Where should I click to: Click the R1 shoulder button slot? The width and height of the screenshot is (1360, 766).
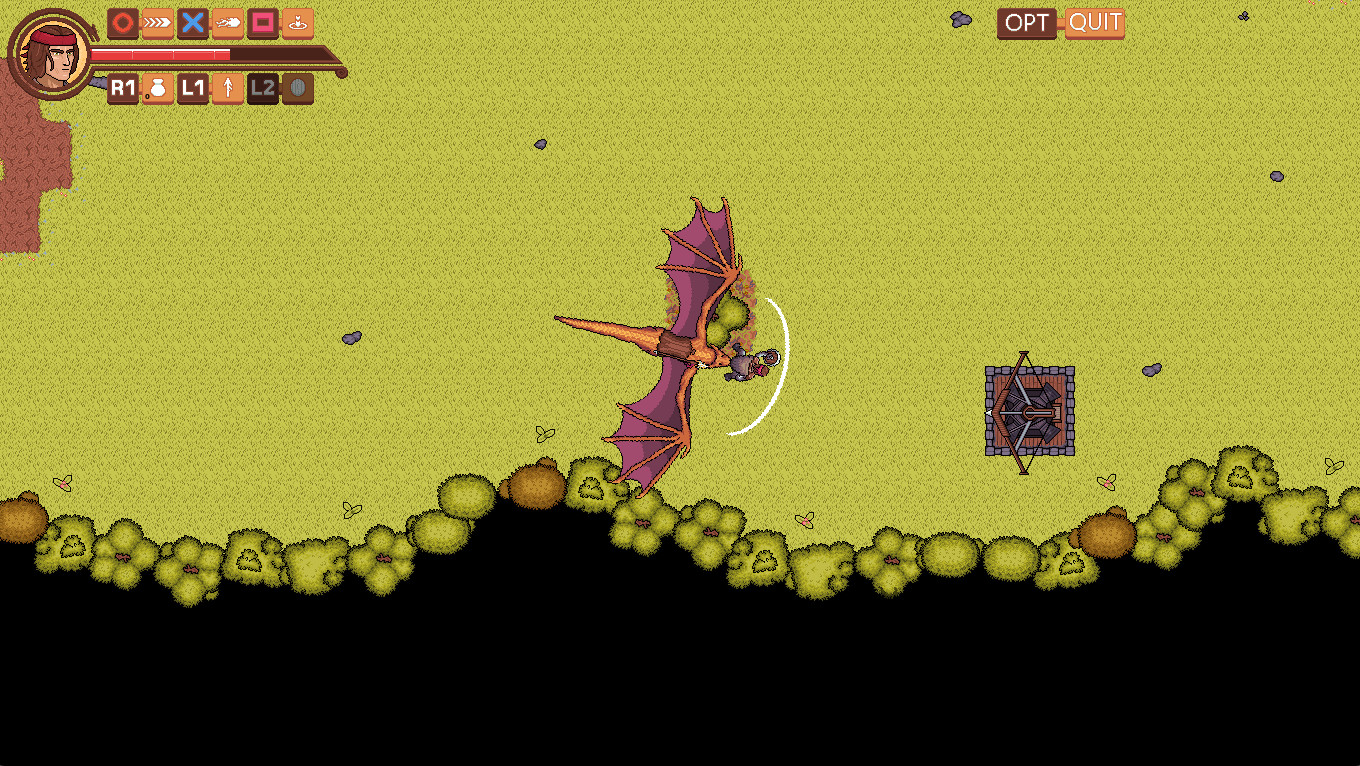[122, 89]
